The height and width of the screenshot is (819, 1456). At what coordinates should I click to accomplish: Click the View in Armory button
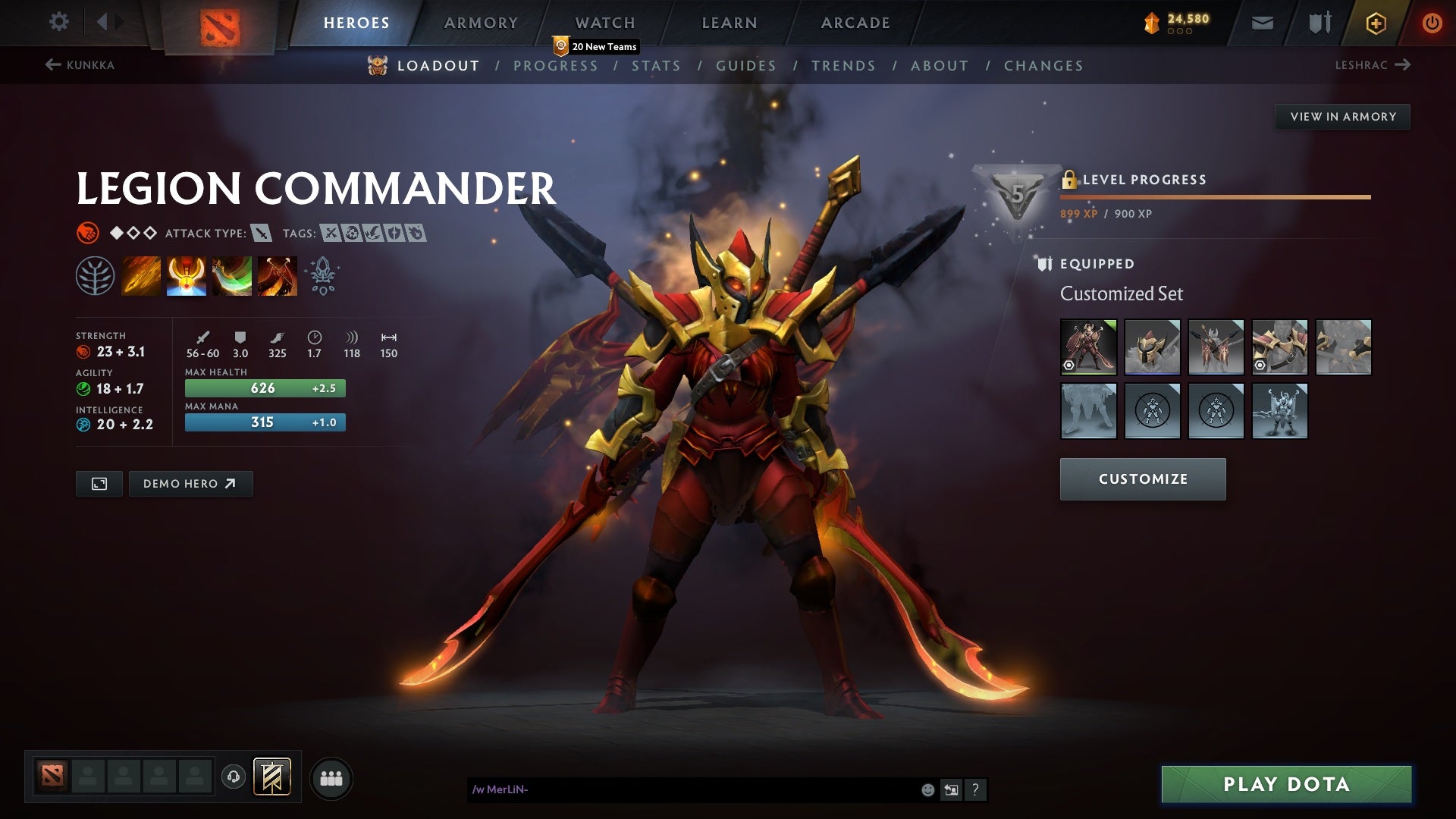pos(1342,117)
